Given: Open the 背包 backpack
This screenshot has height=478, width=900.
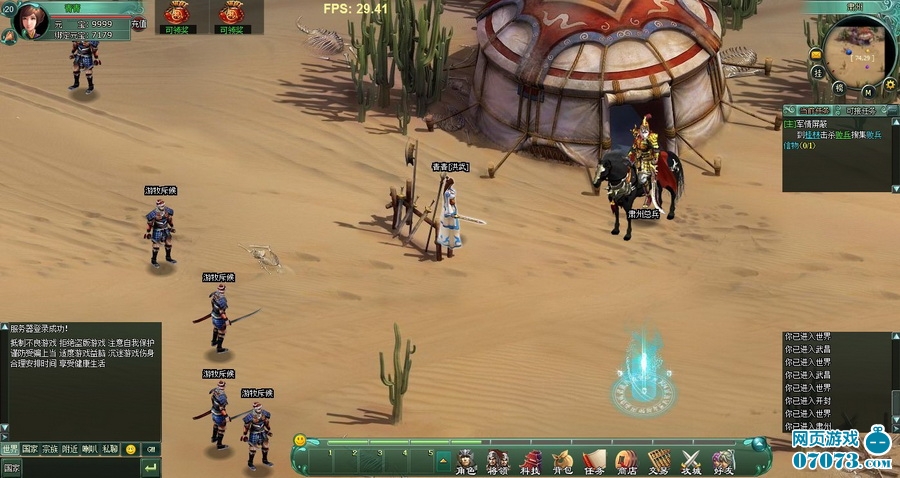Looking at the screenshot, I should tap(561, 461).
